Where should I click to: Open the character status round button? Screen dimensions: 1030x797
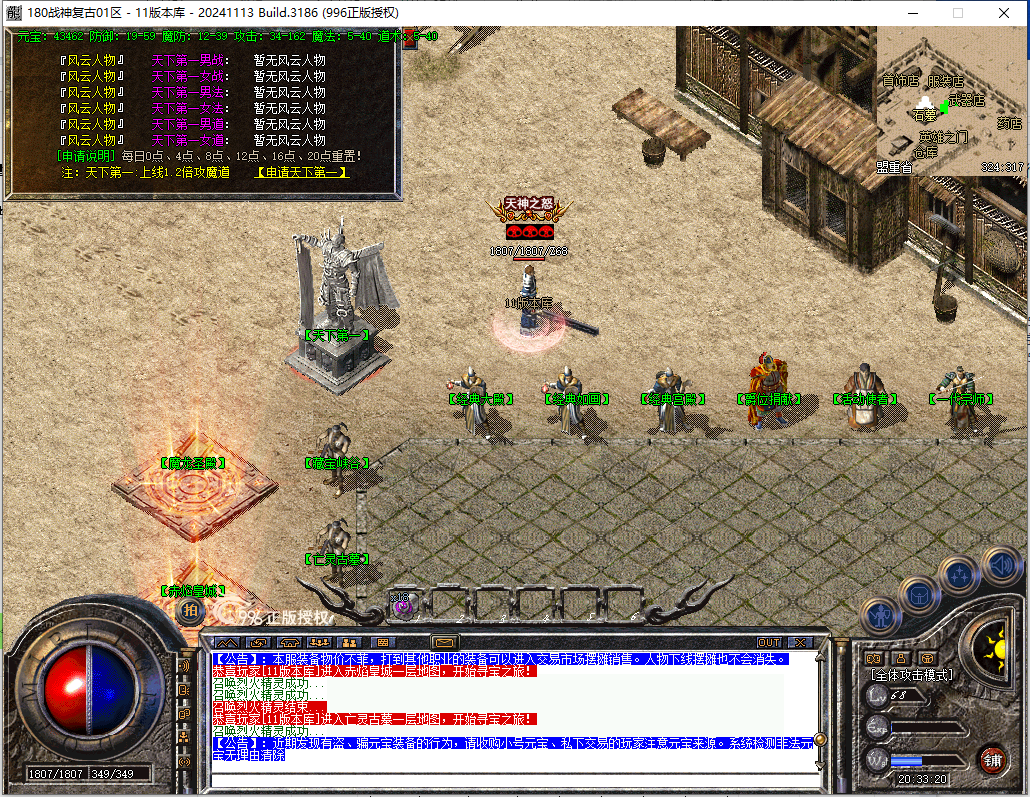(x=880, y=617)
